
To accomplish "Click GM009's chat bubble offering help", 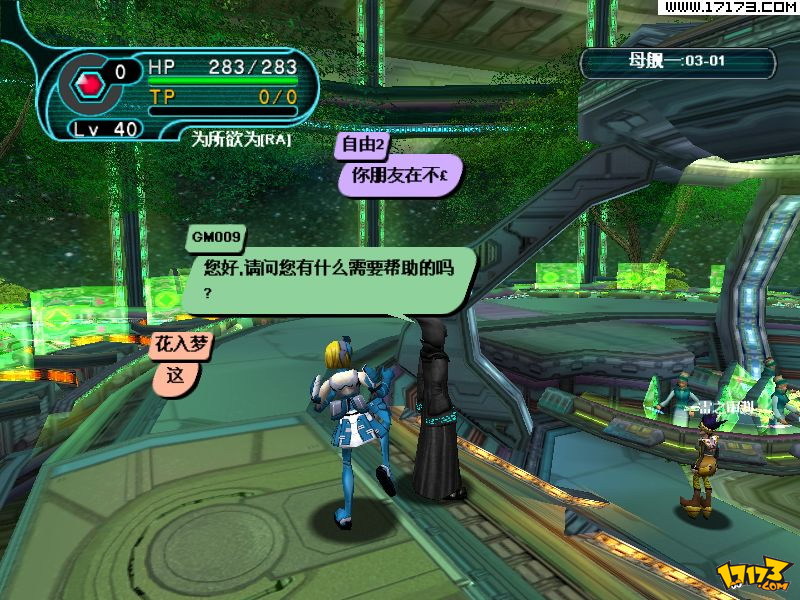I will [x=325, y=277].
